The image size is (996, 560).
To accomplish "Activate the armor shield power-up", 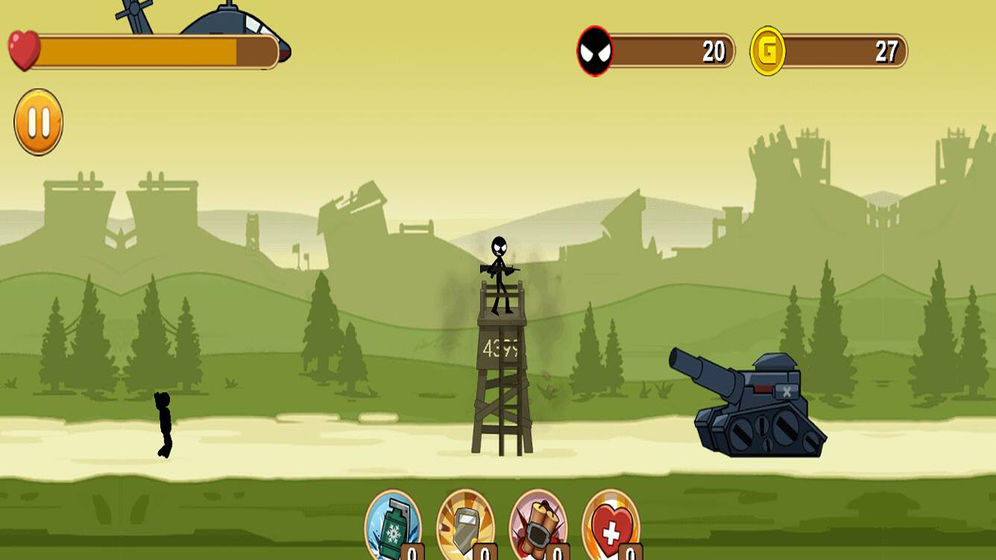I will pyautogui.click(x=466, y=522).
